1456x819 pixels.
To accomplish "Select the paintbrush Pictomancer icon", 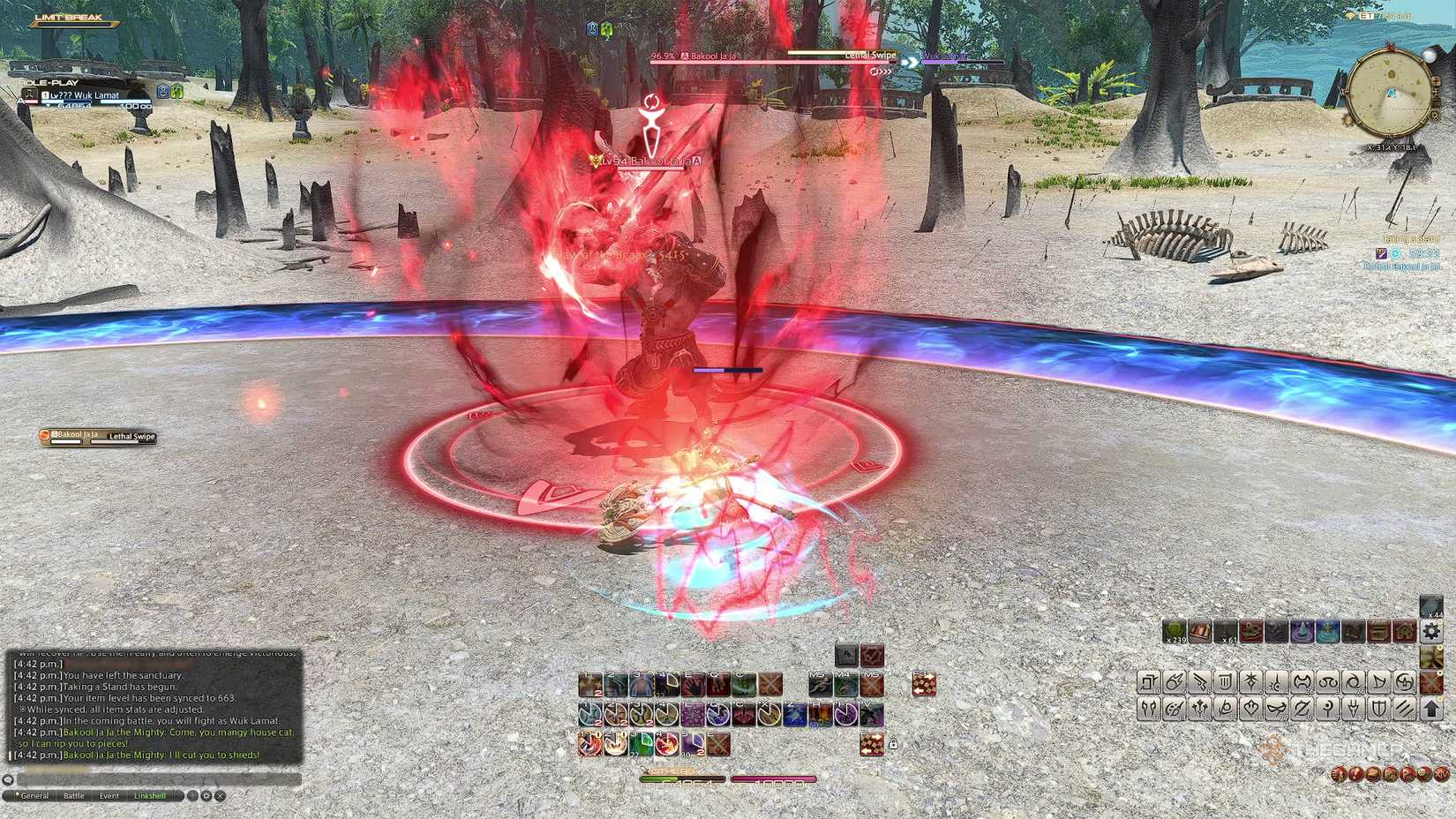I will [x=1174, y=709].
